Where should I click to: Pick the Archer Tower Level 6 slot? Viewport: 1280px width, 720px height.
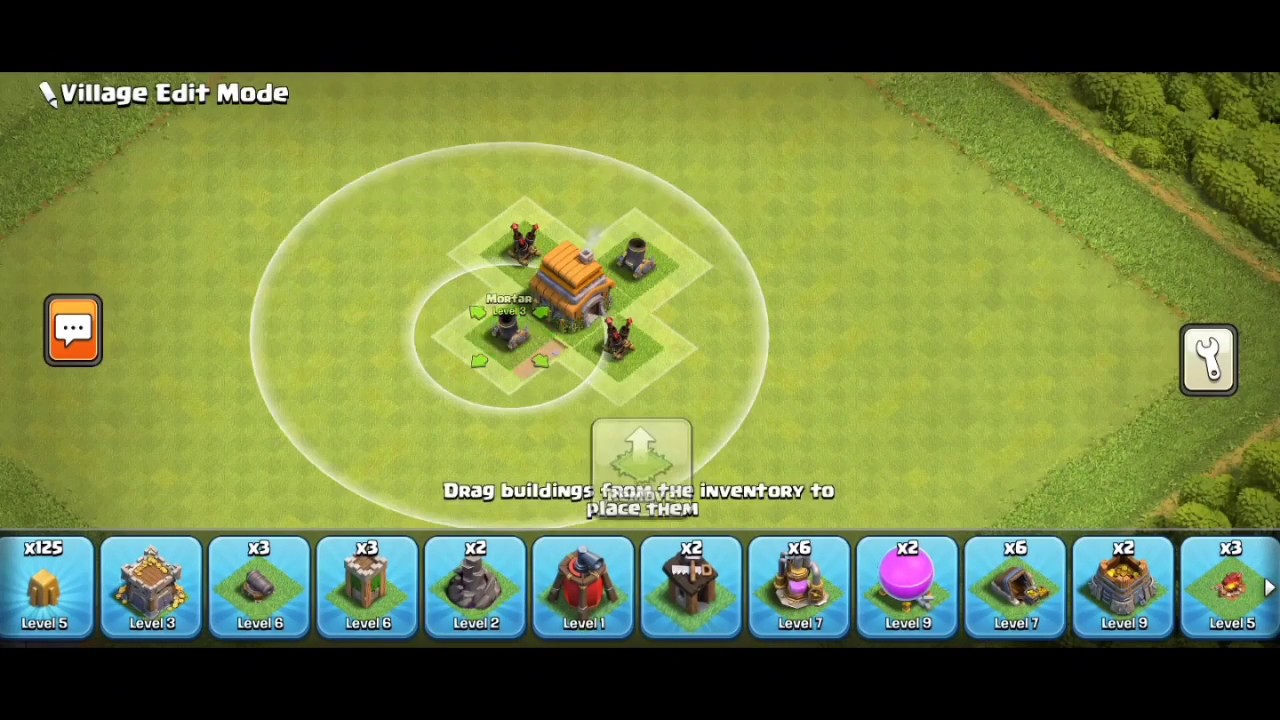[368, 587]
